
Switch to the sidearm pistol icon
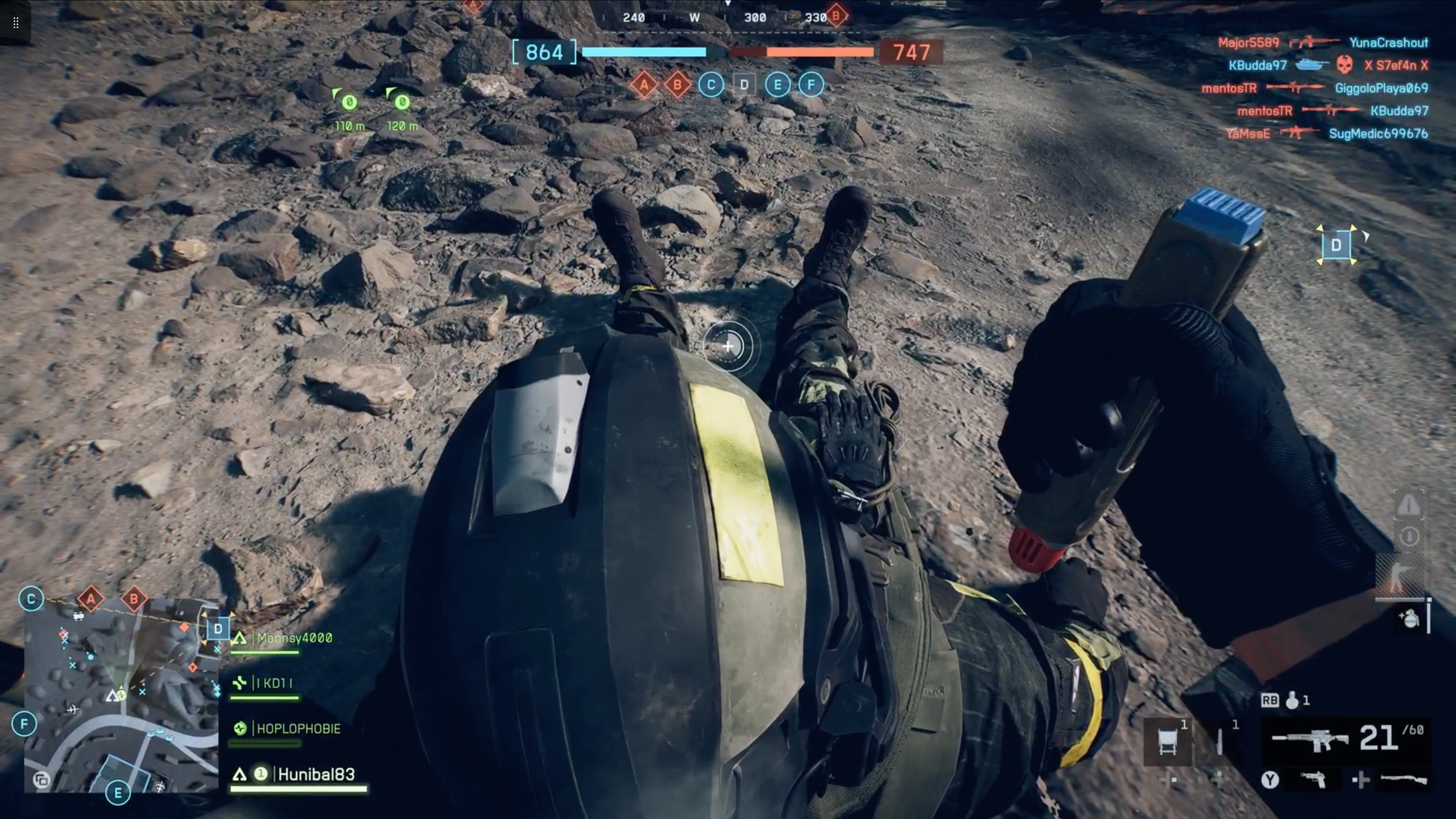tap(1313, 780)
